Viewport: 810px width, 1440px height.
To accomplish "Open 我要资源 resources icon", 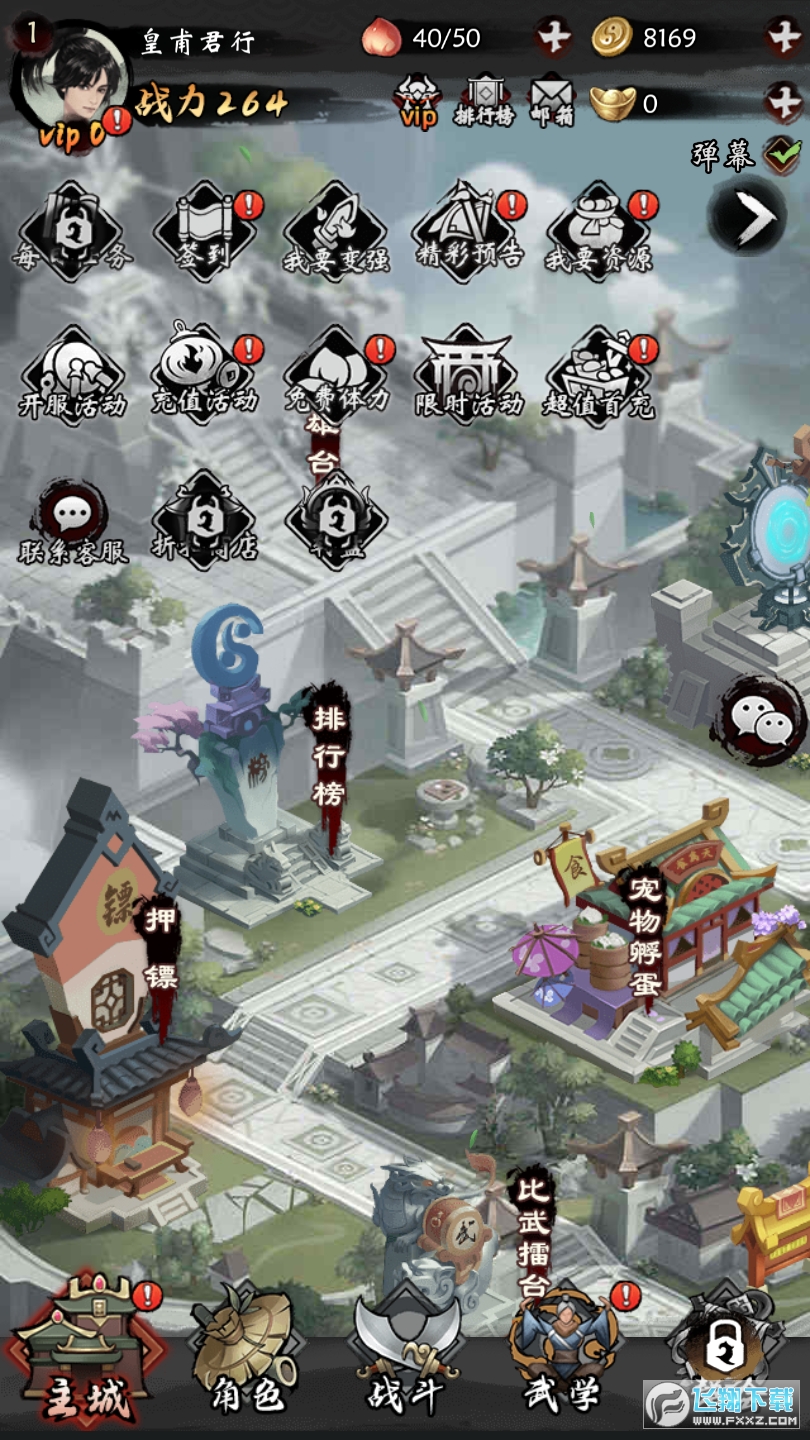I will click(x=598, y=232).
